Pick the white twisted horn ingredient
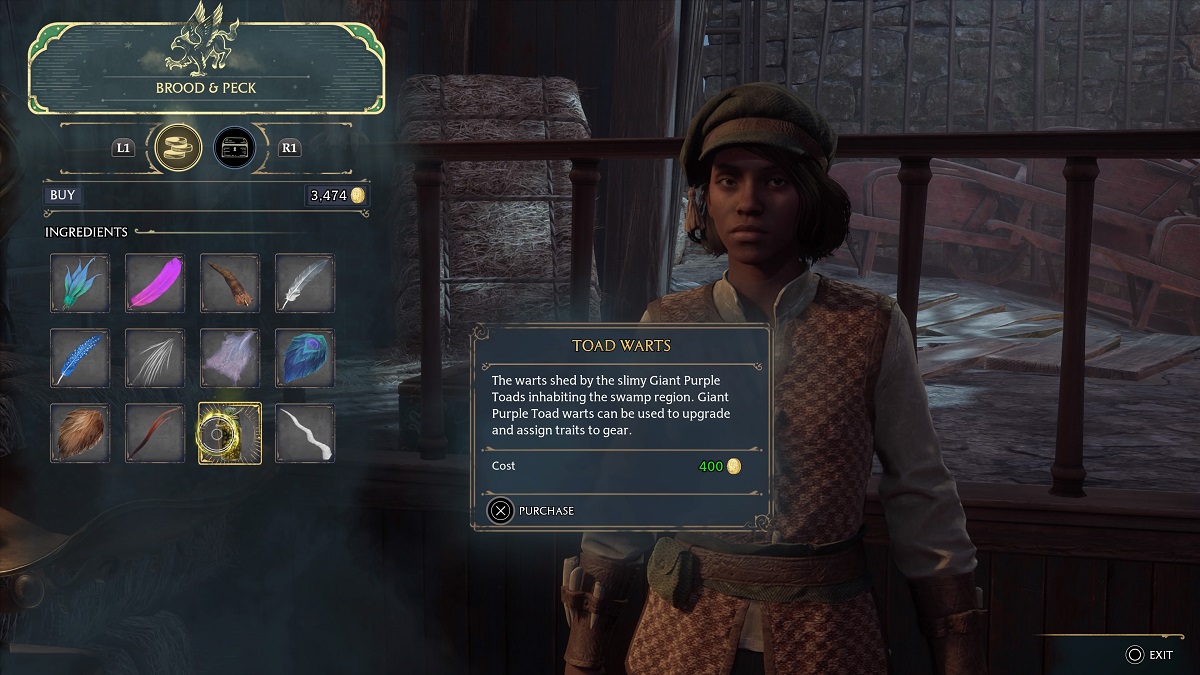The width and height of the screenshot is (1200, 675). click(305, 433)
